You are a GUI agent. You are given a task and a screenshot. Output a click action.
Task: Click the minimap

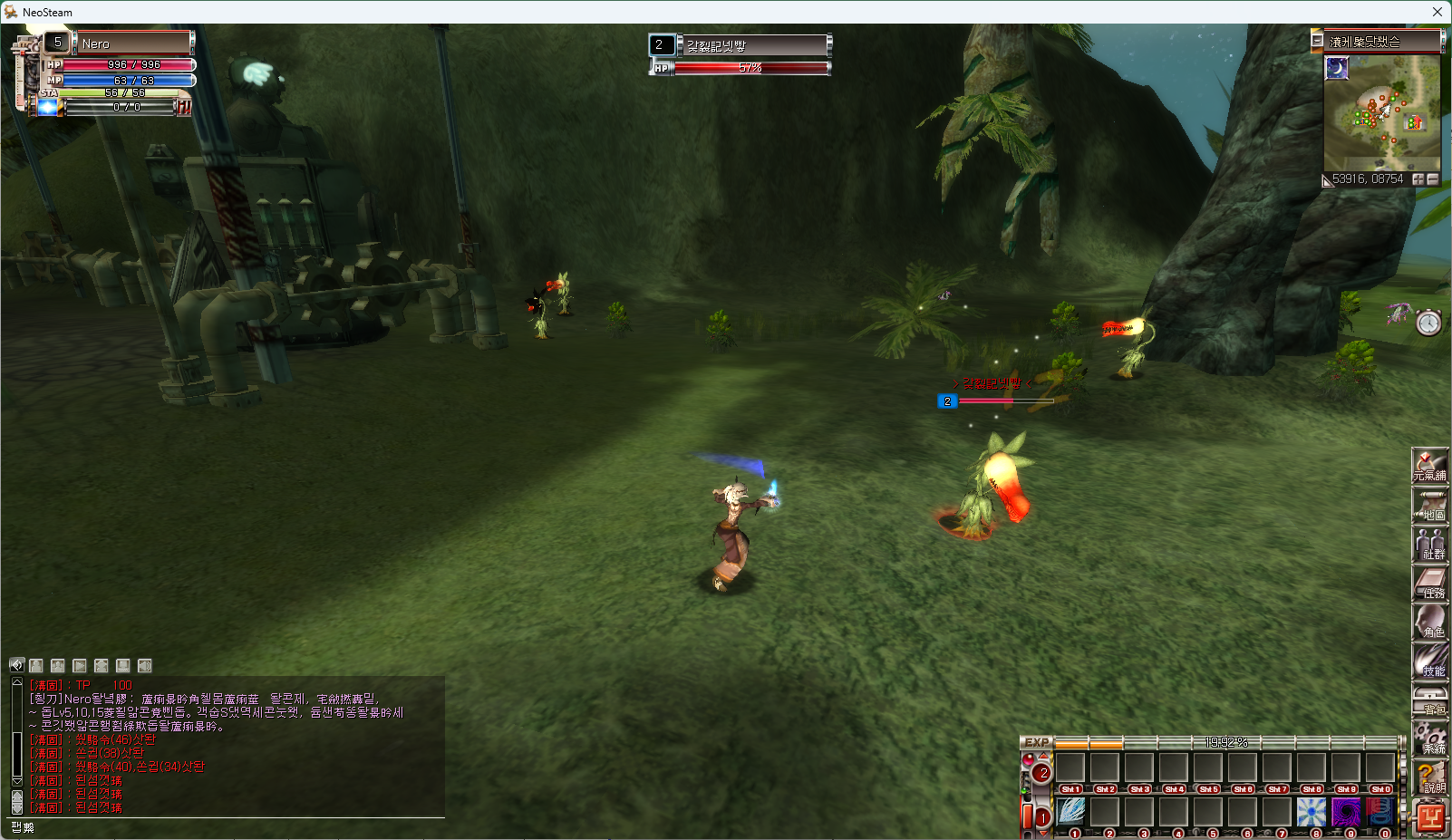(x=1381, y=112)
